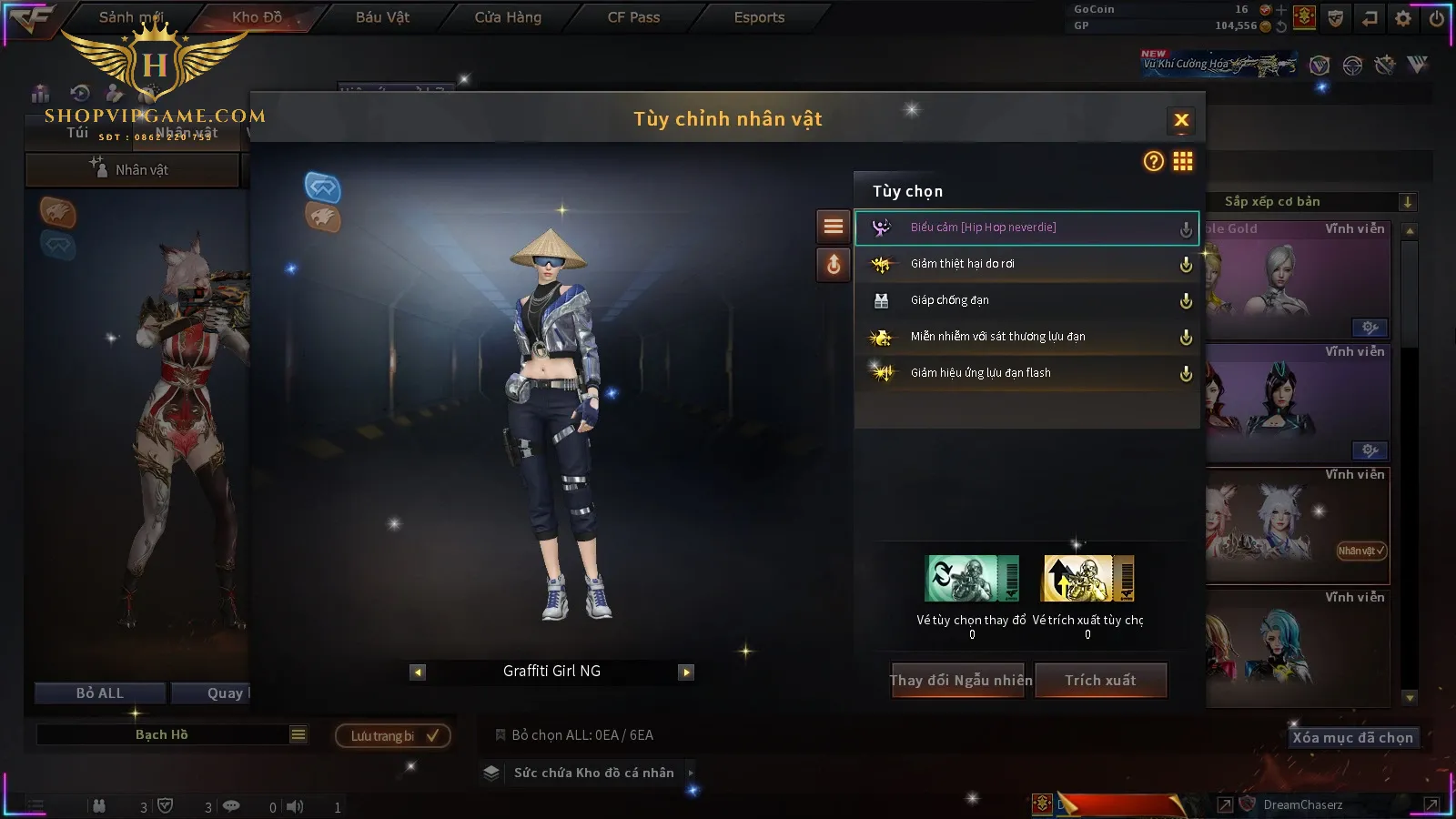Viewport: 1456px width, 819px height.
Task: Open the Báu Vật tab
Action: 382,17
